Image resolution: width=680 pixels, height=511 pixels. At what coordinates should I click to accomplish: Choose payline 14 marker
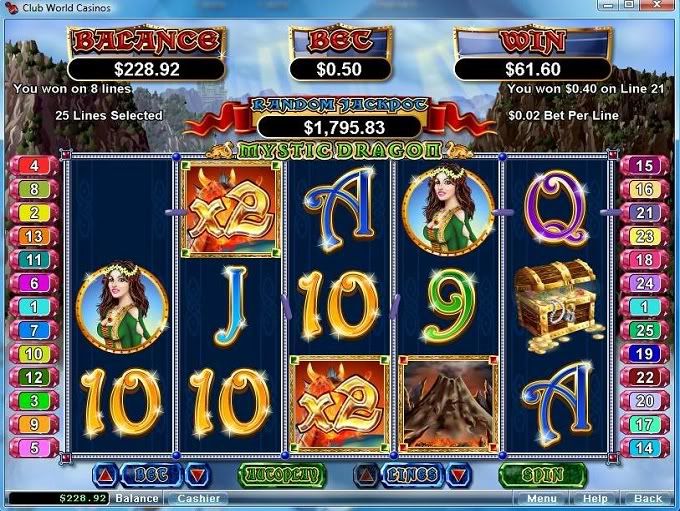coord(645,447)
